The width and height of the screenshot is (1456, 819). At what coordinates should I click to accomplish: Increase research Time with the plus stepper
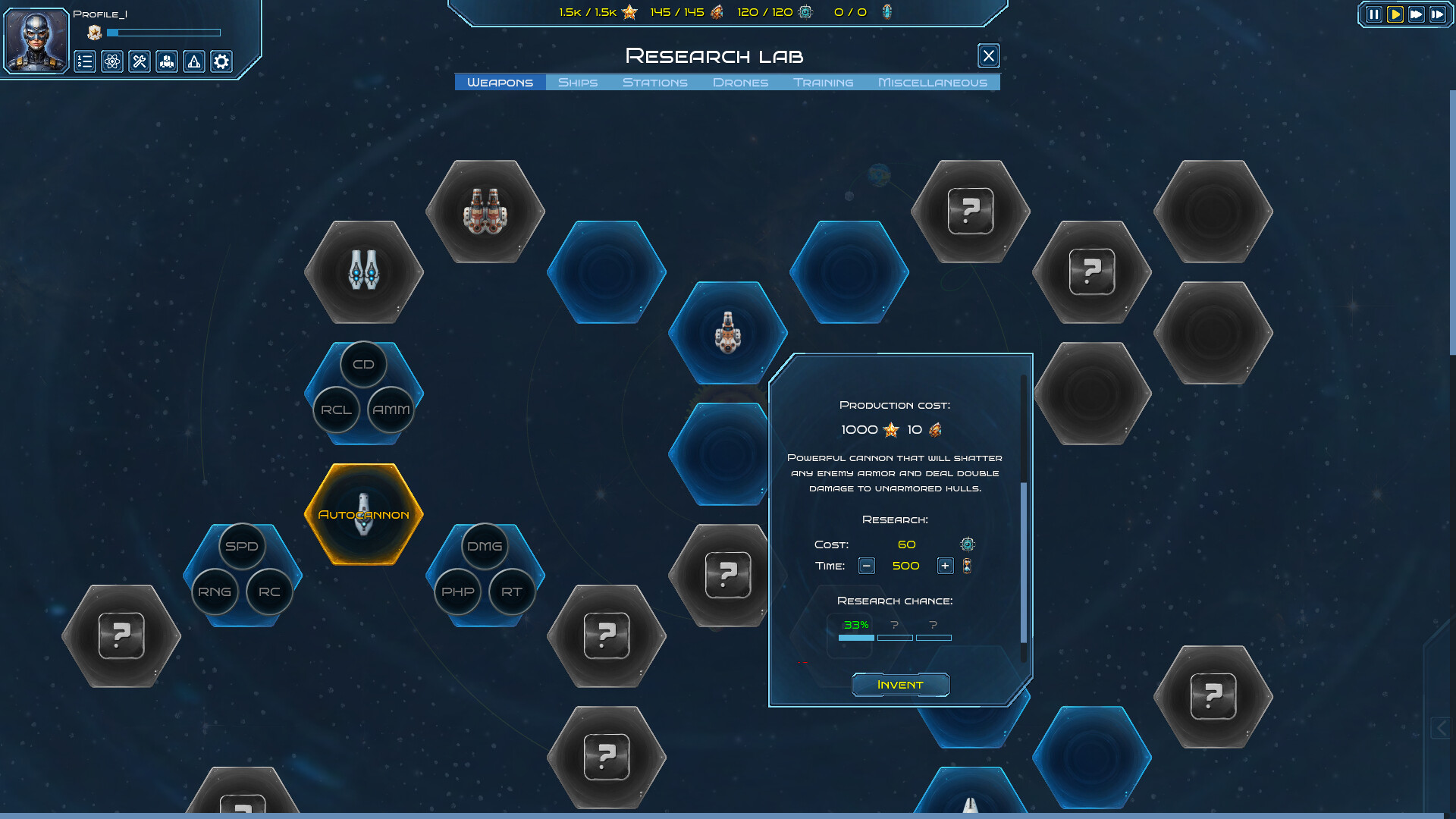[x=945, y=566]
